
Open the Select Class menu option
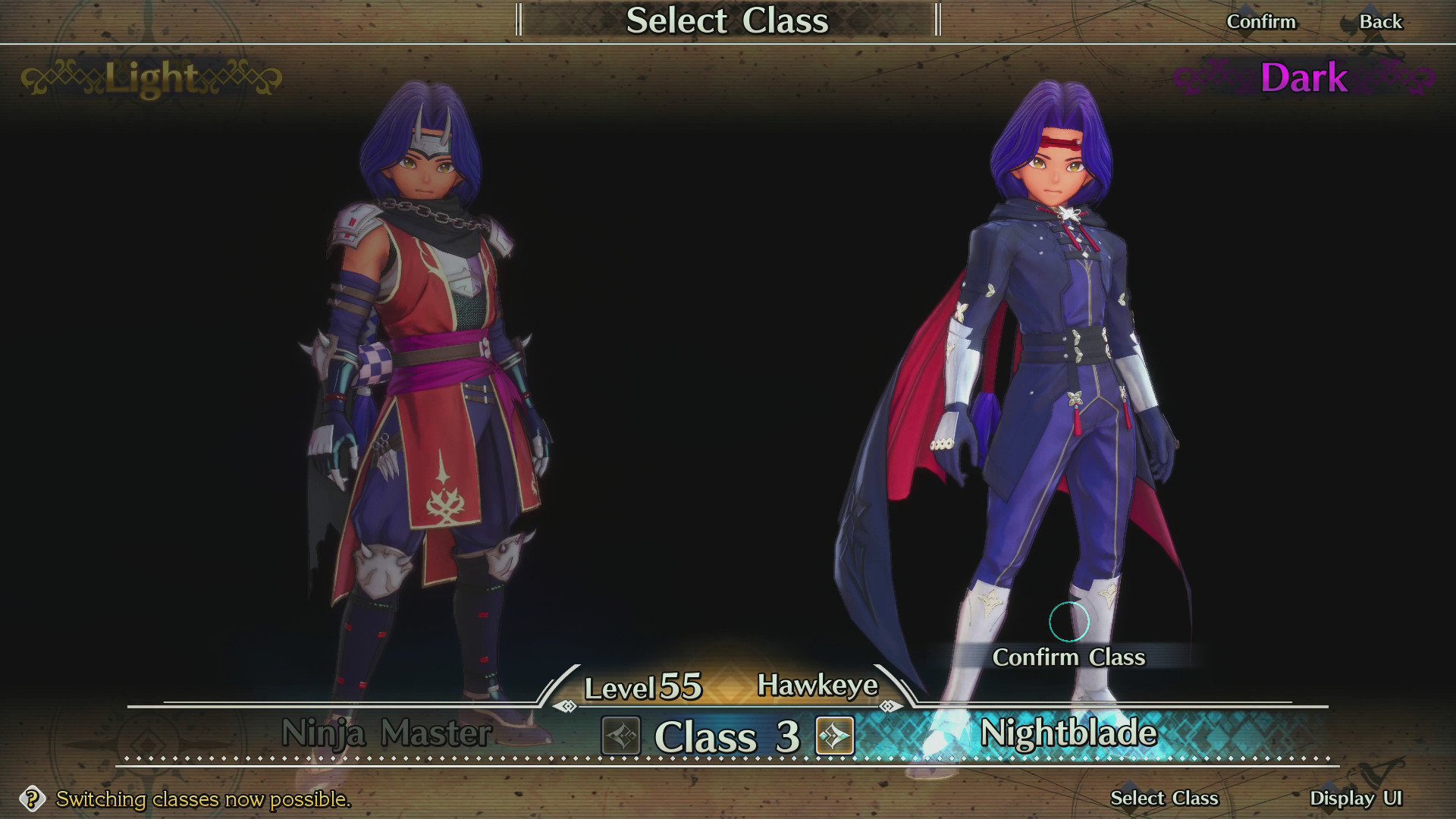click(x=1163, y=799)
